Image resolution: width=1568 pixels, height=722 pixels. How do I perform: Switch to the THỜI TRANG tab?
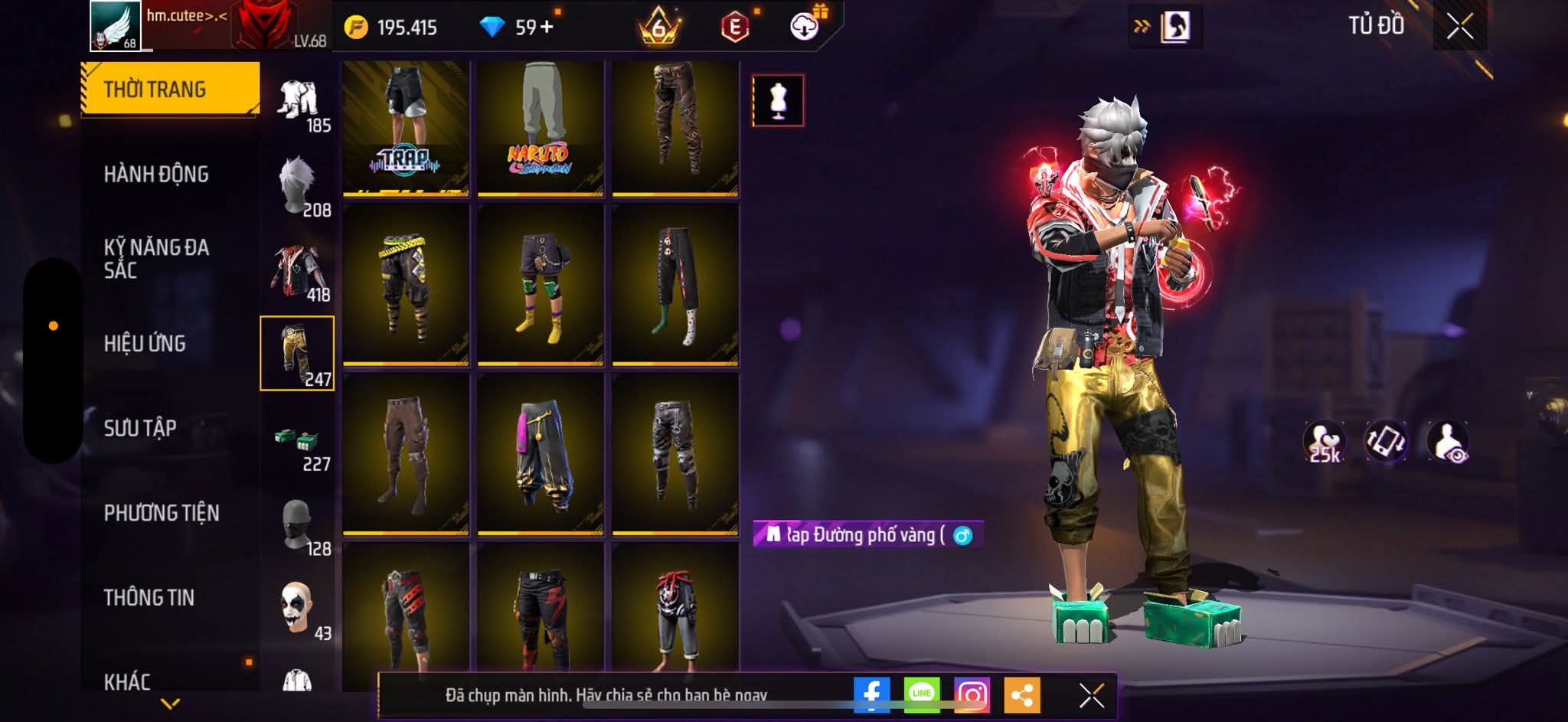tap(169, 89)
